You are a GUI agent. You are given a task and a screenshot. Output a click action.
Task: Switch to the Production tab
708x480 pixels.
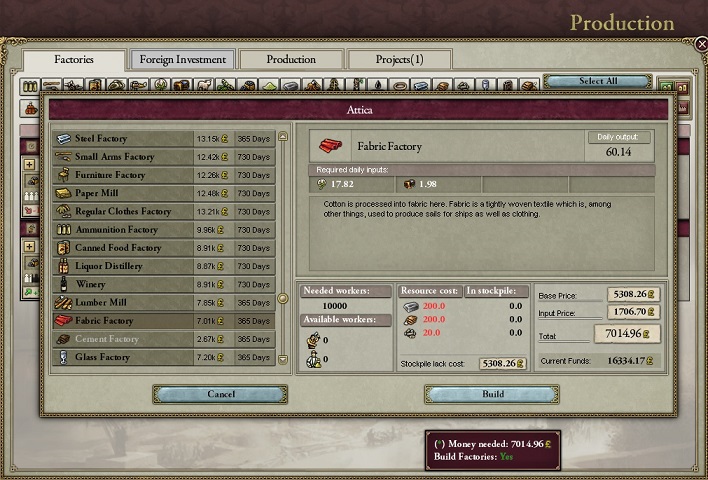(x=291, y=60)
